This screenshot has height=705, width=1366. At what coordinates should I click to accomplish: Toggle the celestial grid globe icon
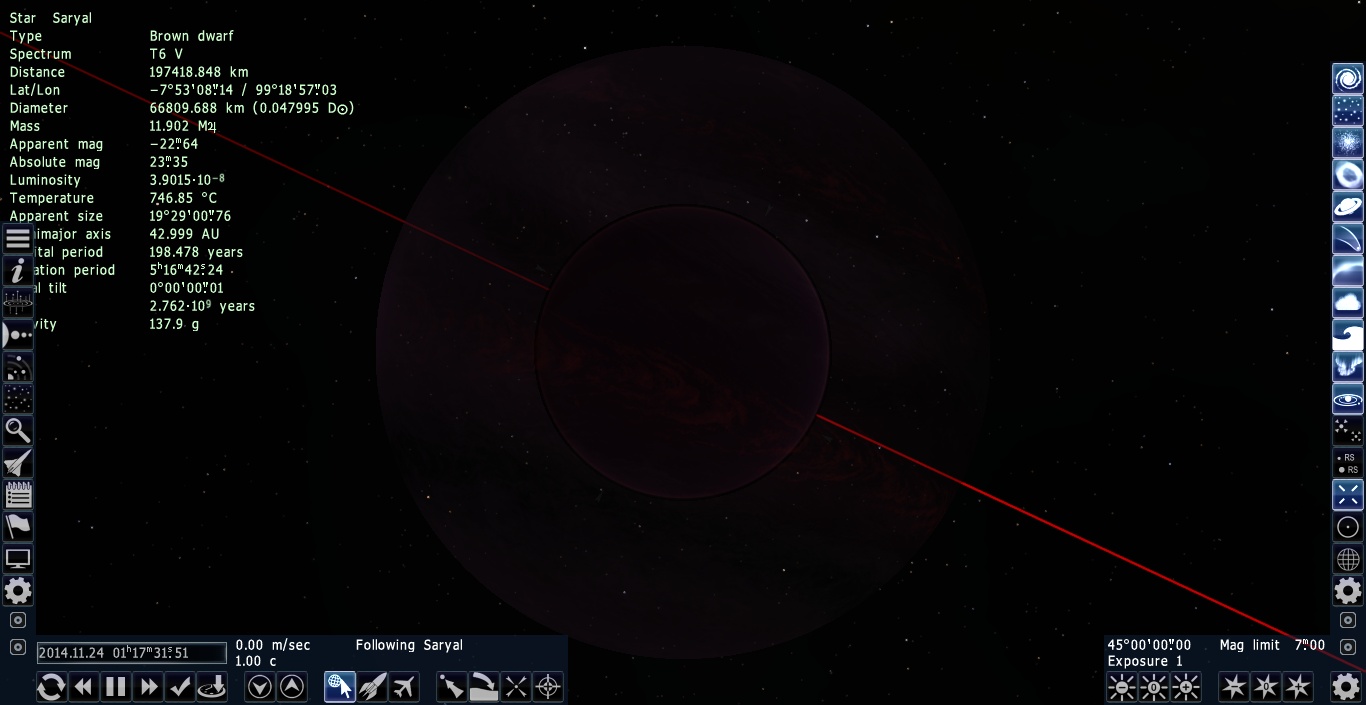coord(1348,559)
